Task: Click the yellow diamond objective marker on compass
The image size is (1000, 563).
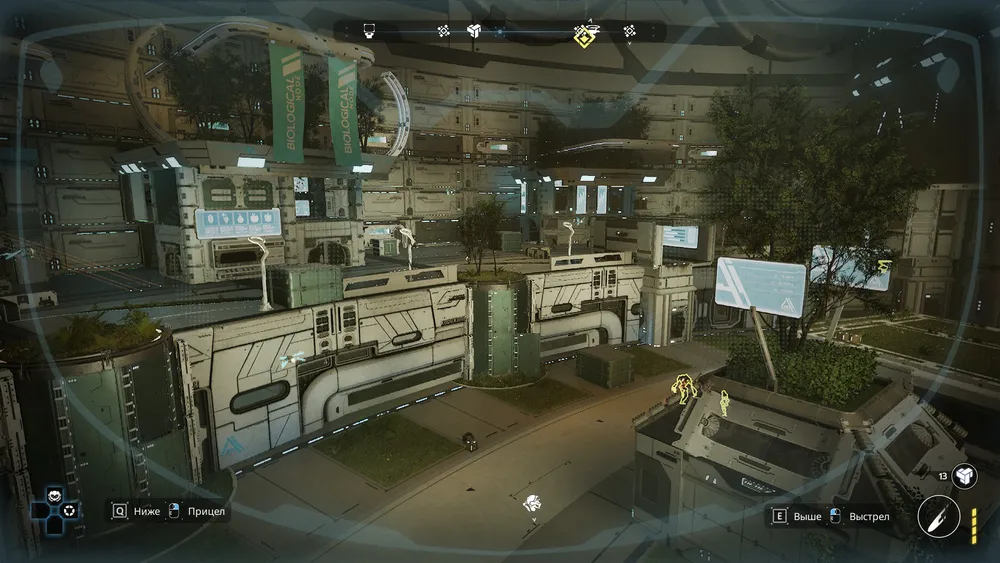Action: pos(585,35)
